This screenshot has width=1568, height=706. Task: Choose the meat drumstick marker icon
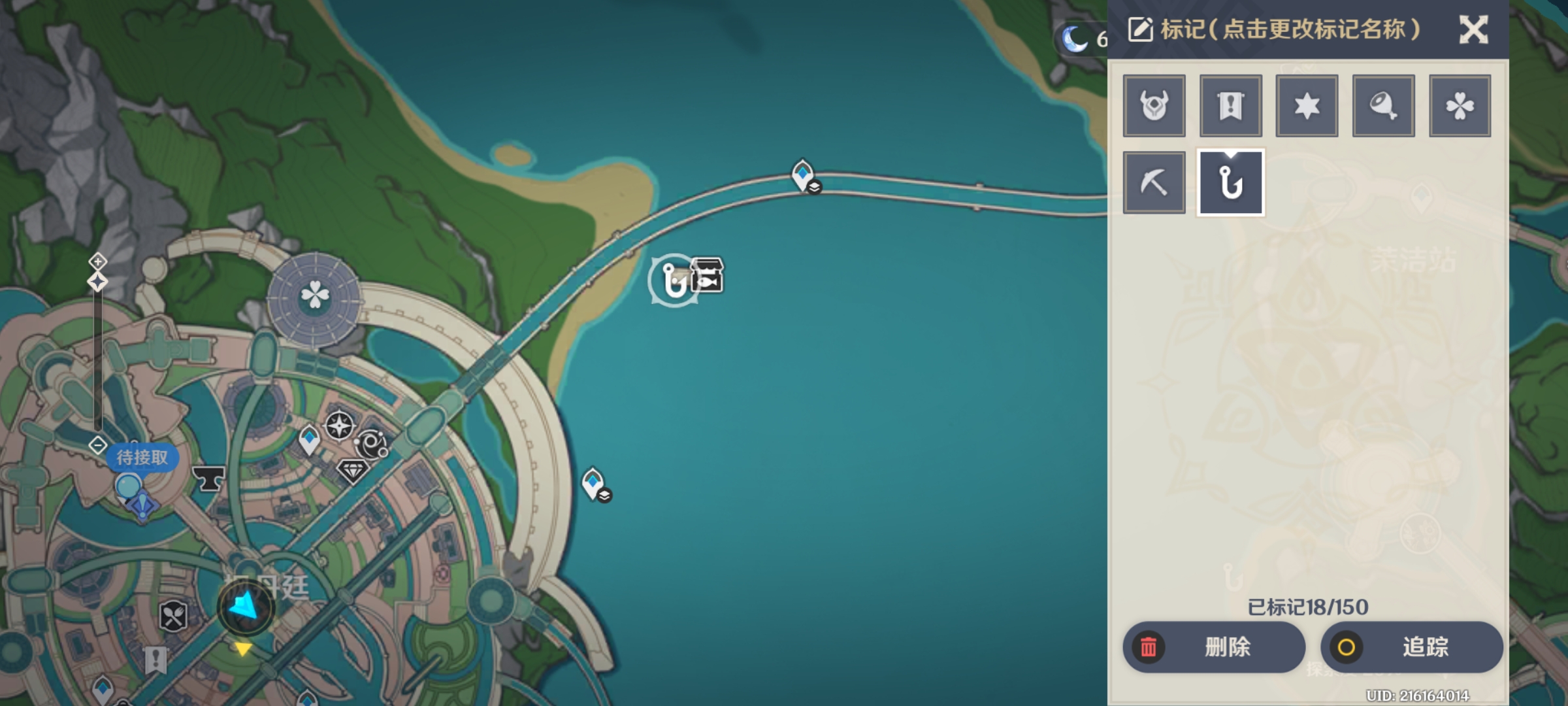(1383, 106)
